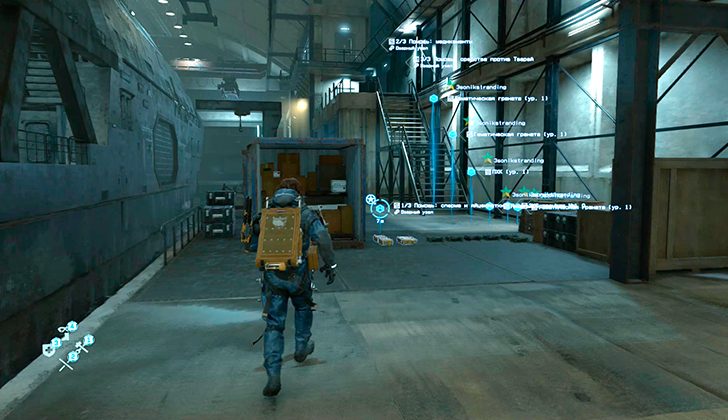Select the hexagonal cargo marker showing 7m
728x420 pixels.
[379, 208]
